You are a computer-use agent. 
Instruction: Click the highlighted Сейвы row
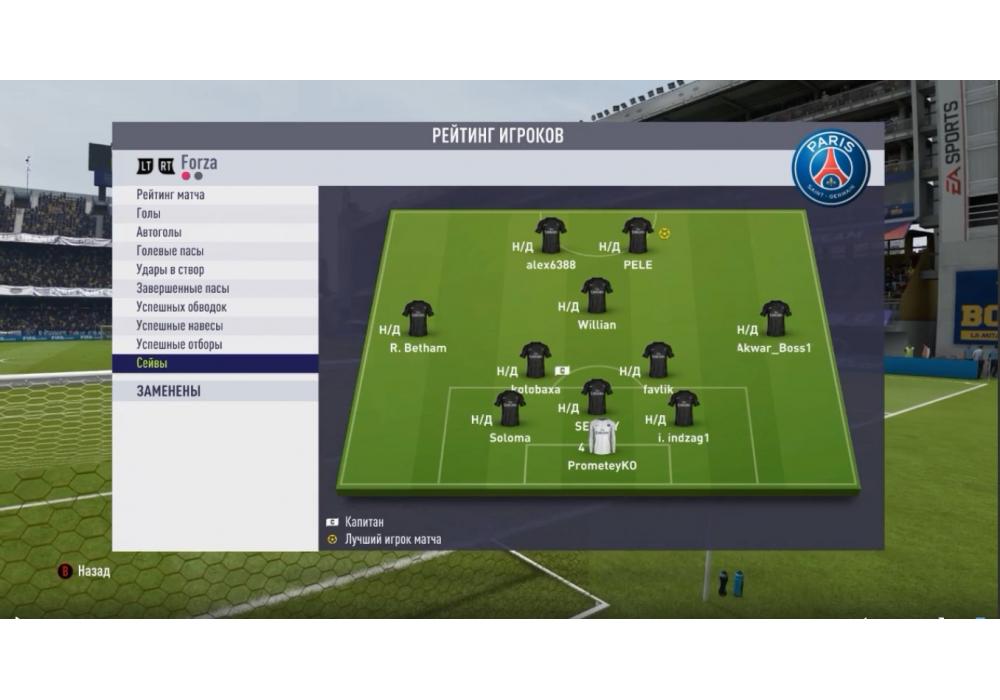[x=216, y=364]
